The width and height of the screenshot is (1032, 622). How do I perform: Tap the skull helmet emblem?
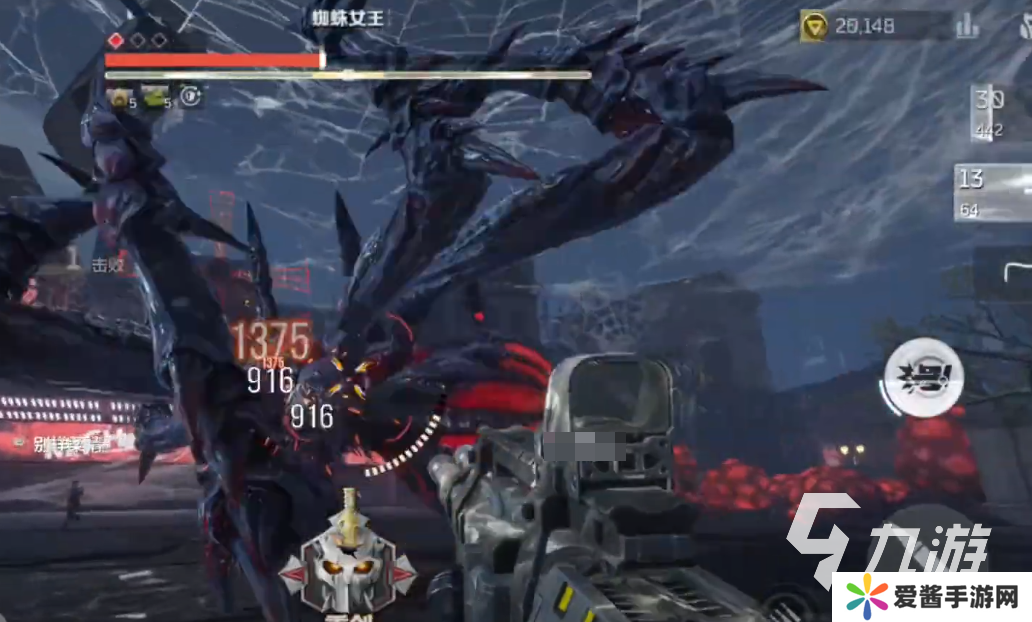[347, 564]
